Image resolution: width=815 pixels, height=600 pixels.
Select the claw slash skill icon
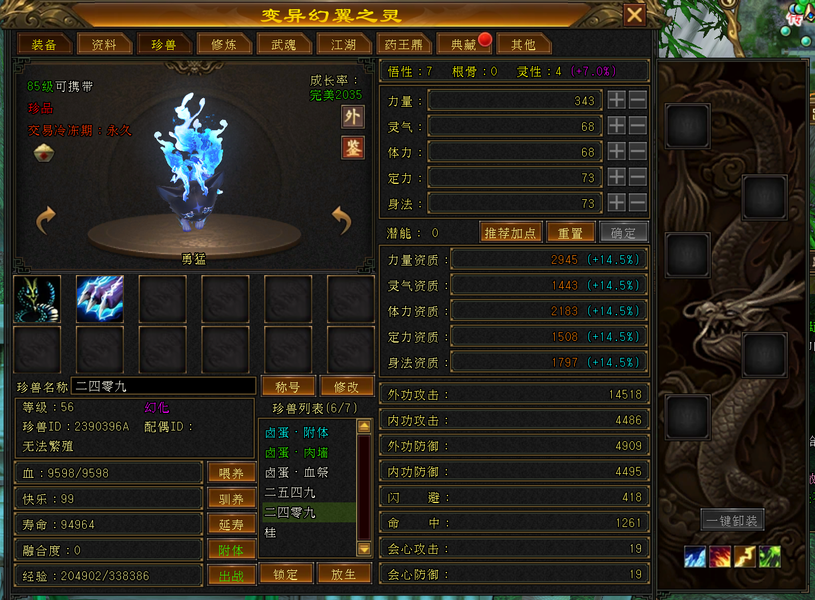point(100,299)
